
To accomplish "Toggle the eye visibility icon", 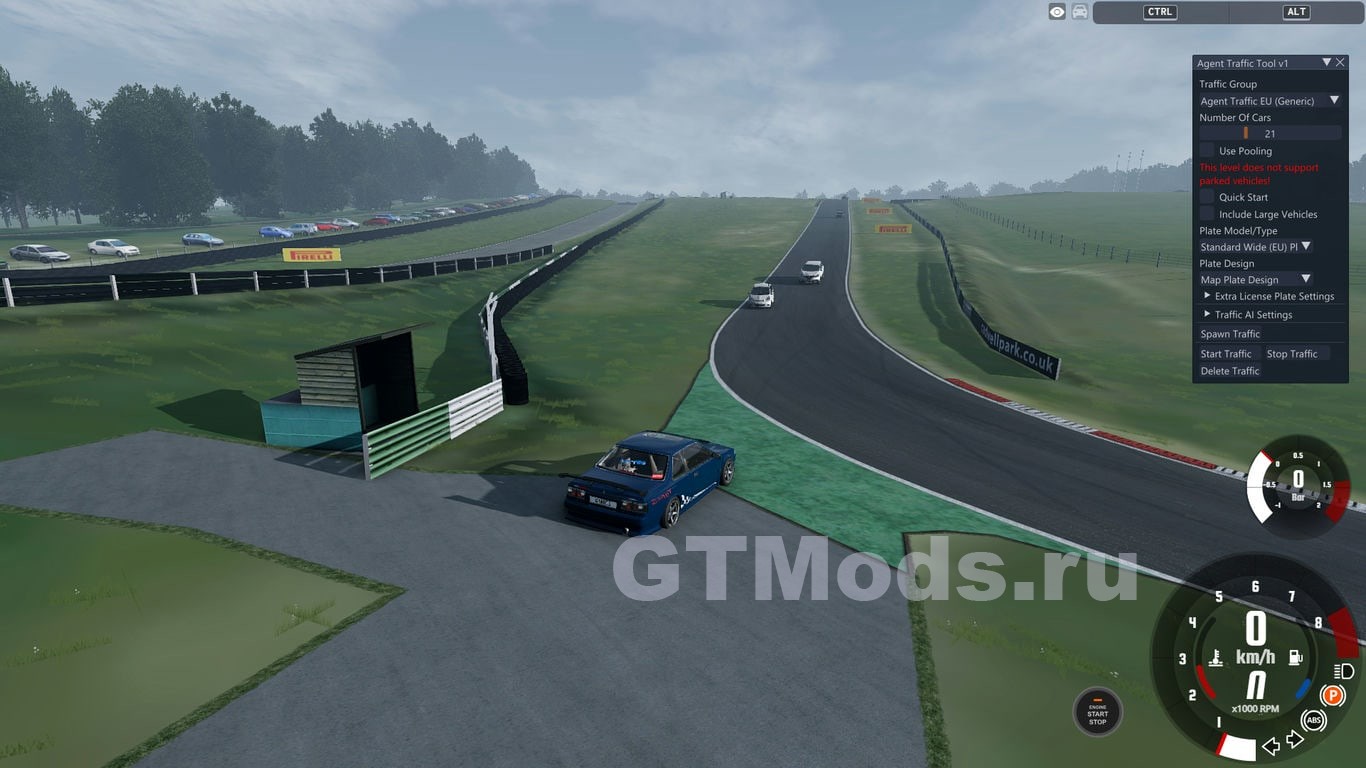I will click(1057, 12).
